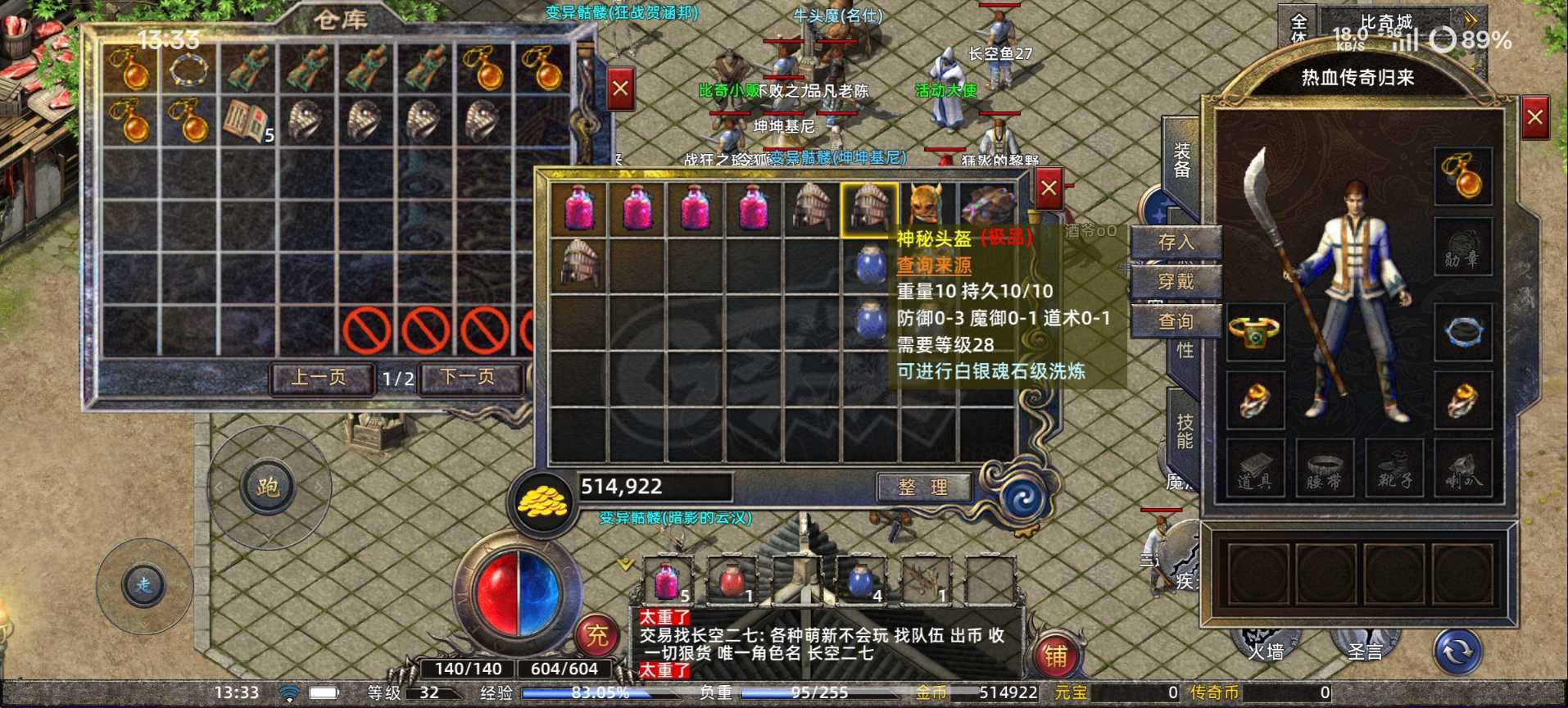Click the 喇叭 horn equipment slot
This screenshot has width=1568, height=708.
[x=1463, y=469]
